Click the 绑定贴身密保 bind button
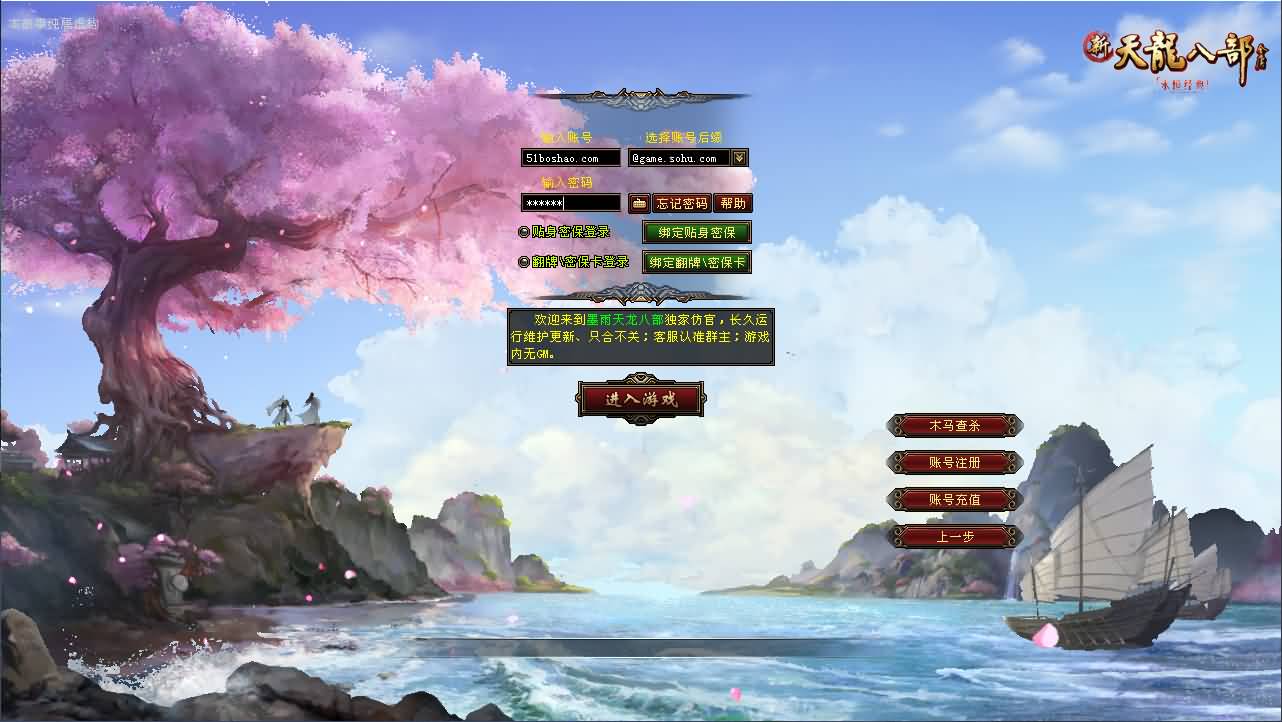The height and width of the screenshot is (722, 1282). (697, 232)
